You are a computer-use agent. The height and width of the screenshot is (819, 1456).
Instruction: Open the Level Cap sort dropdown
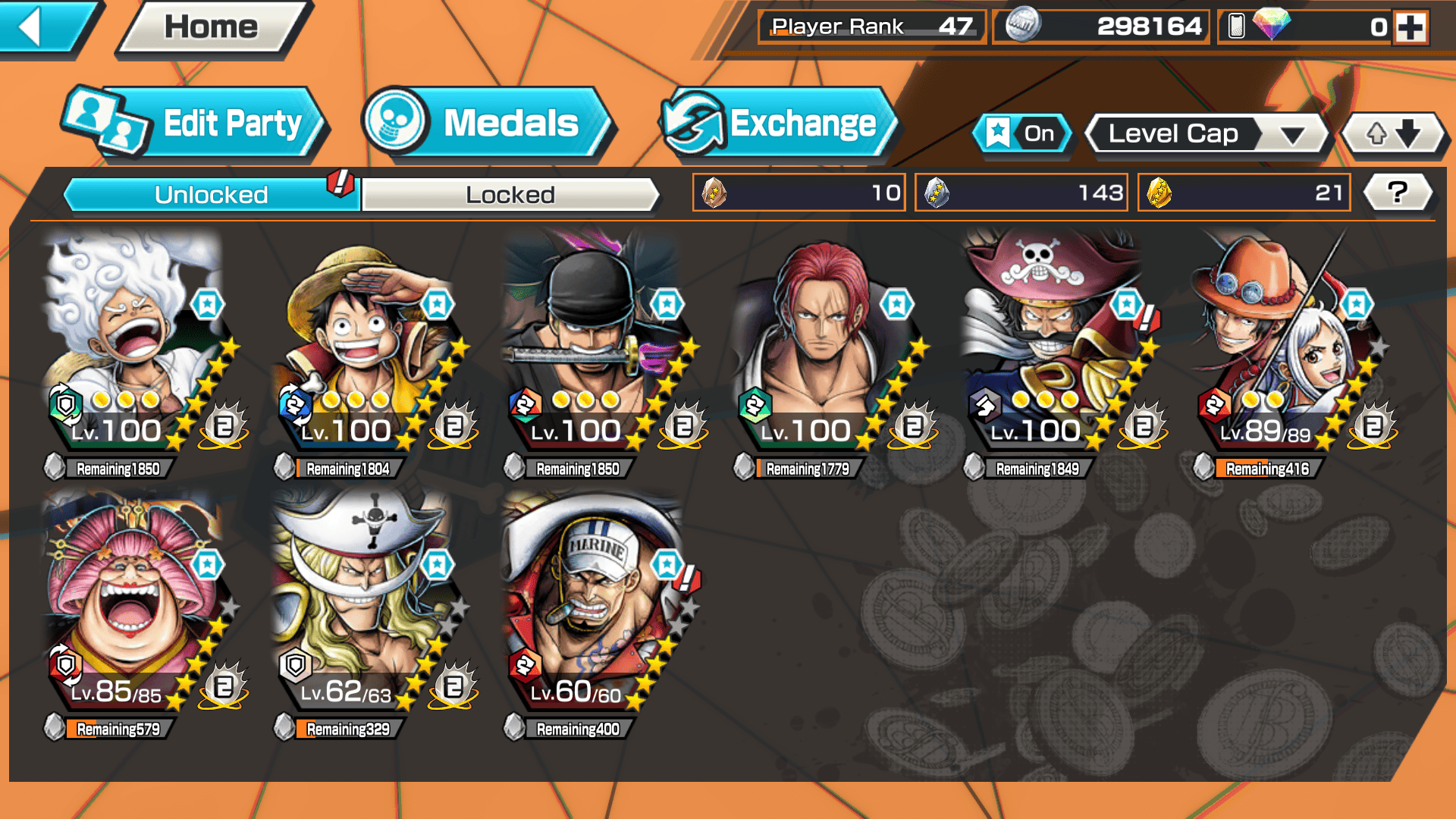pyautogui.click(x=1207, y=134)
